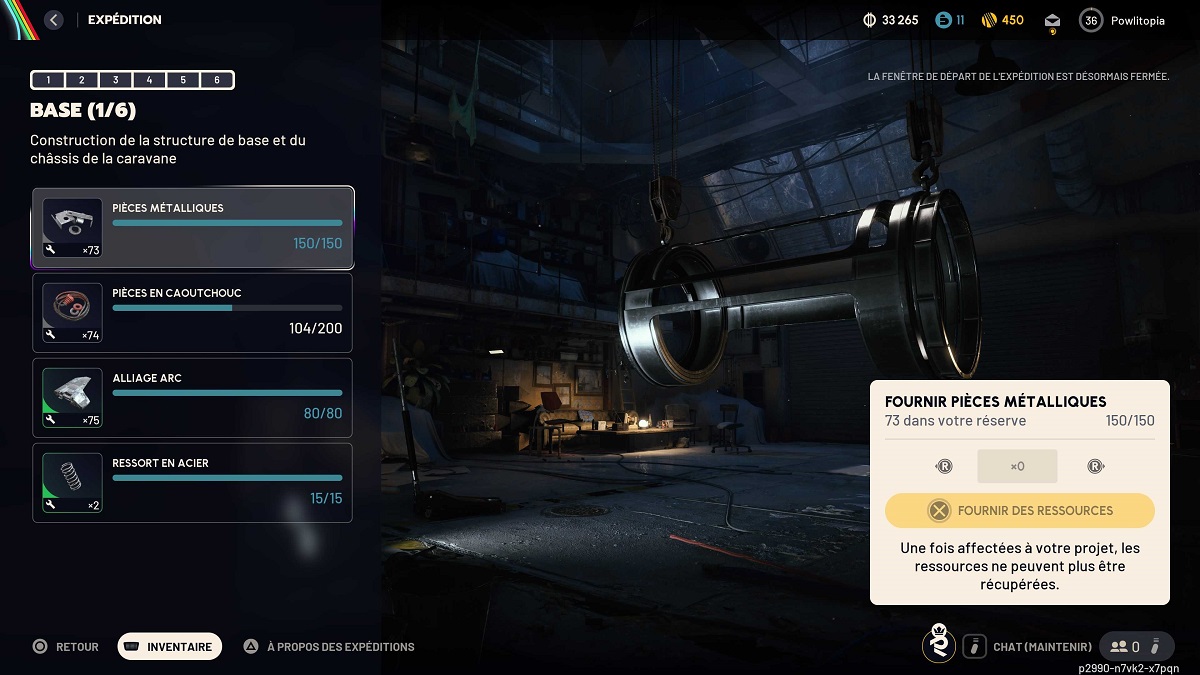Select the Alliage Arc resource row

(x=193, y=398)
